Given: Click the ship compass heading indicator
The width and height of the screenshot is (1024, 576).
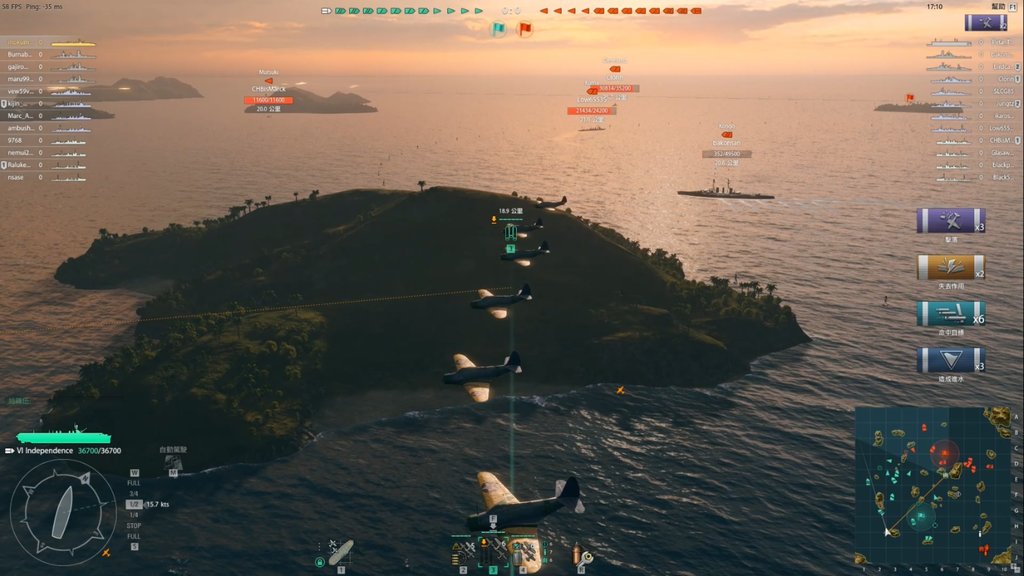Looking at the screenshot, I should [62, 512].
